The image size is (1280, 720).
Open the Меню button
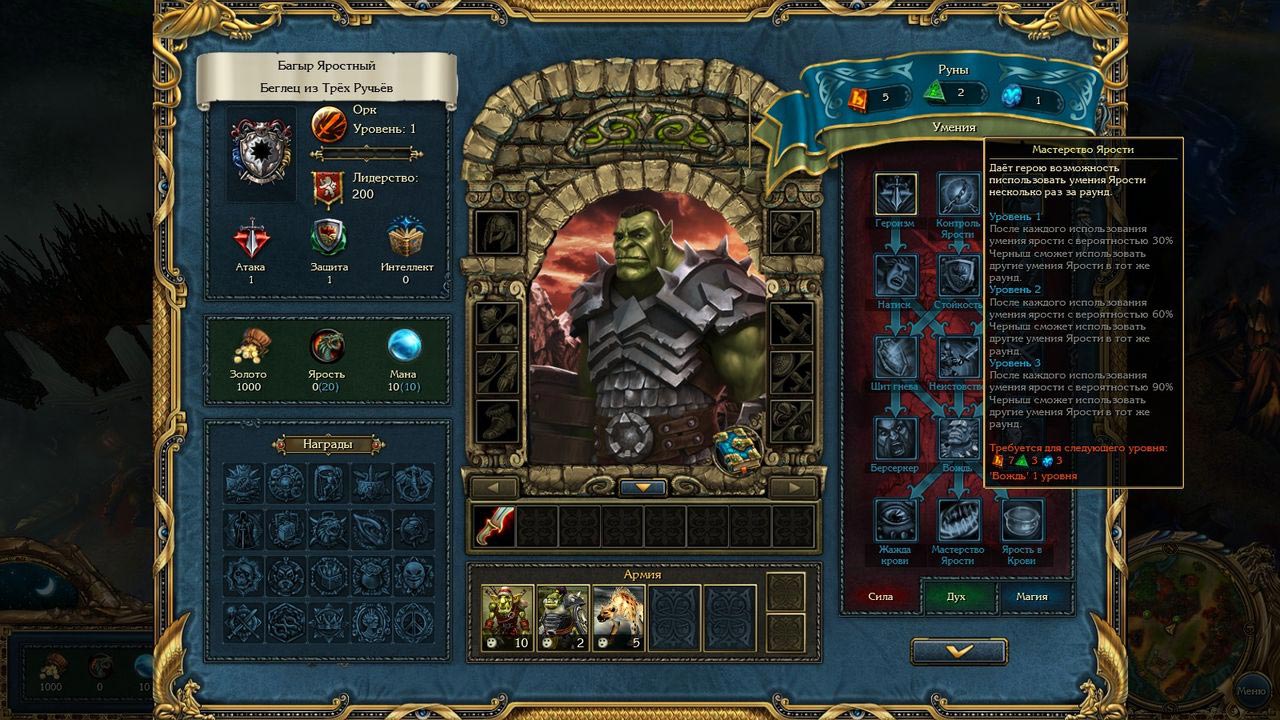coord(1250,690)
